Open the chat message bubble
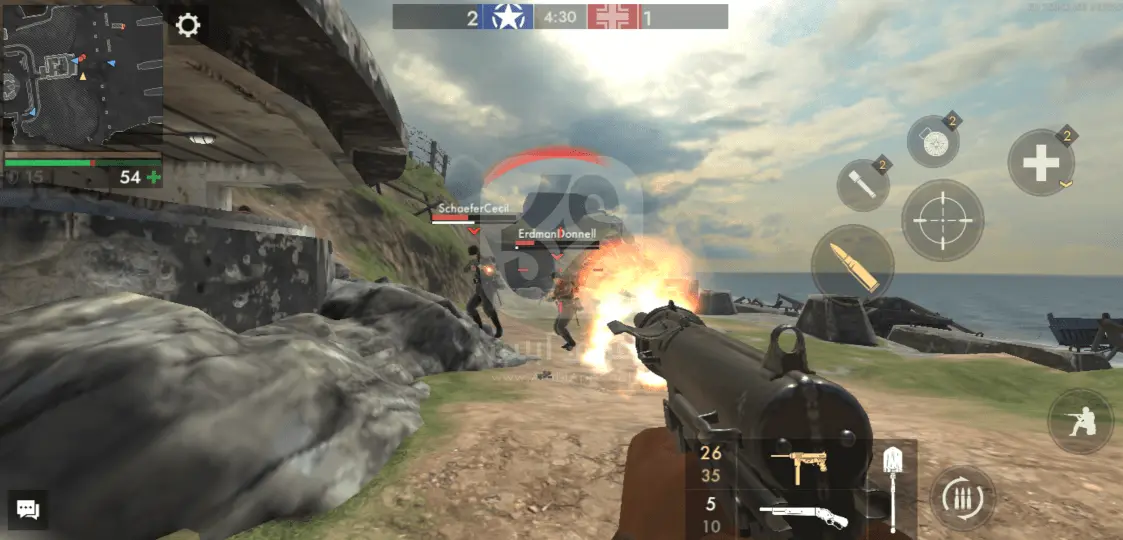This screenshot has width=1123, height=540. click(x=28, y=510)
